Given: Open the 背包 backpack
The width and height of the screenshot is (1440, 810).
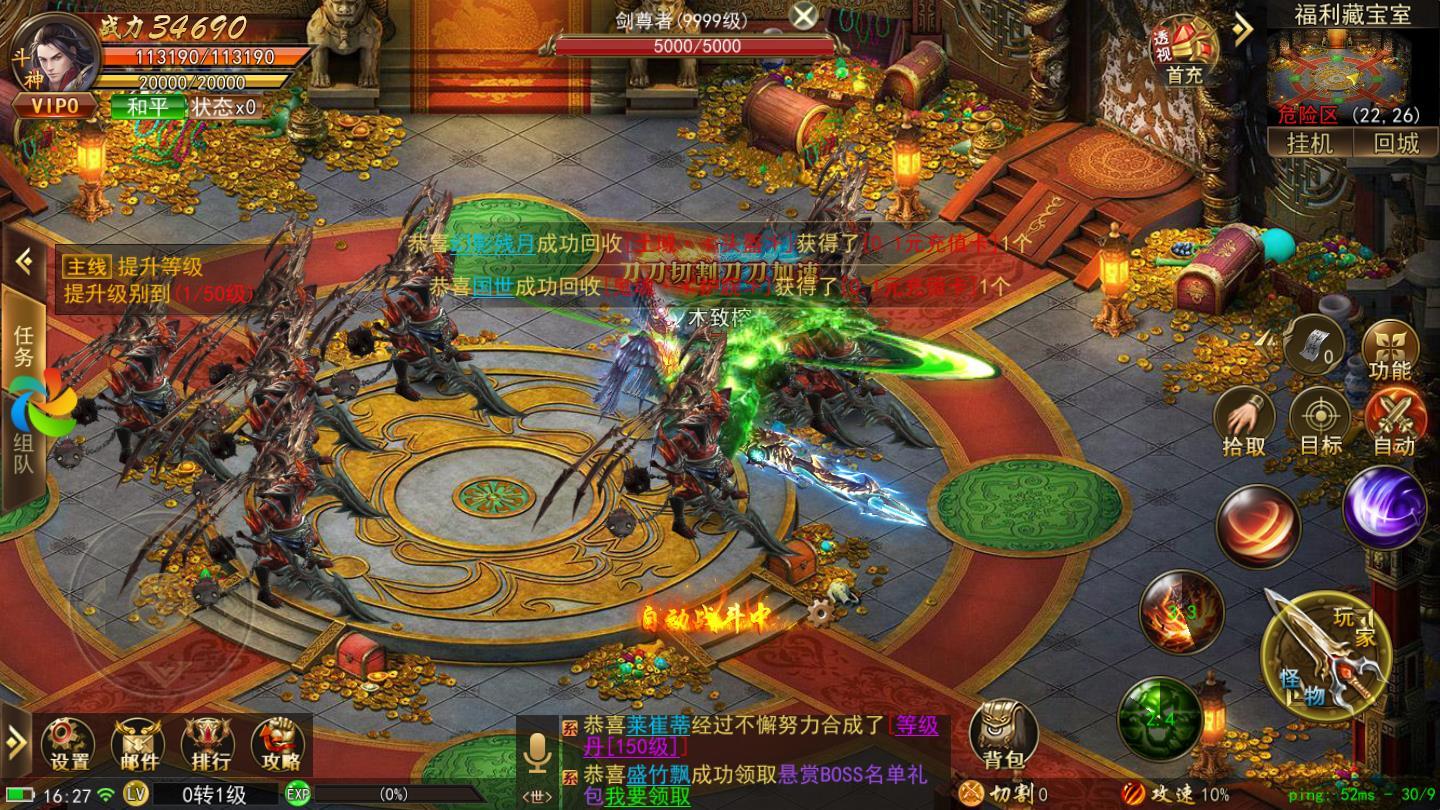Looking at the screenshot, I should pos(1003,735).
